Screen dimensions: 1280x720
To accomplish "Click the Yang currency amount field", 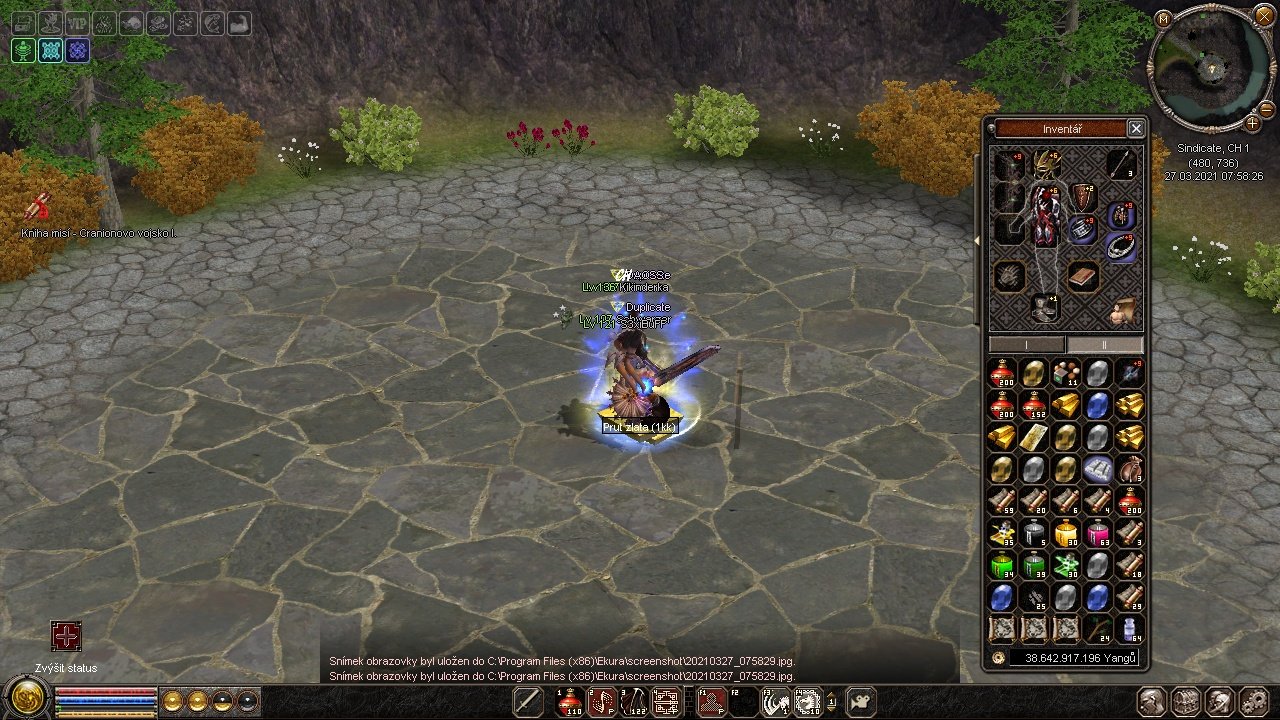I will [x=1073, y=658].
